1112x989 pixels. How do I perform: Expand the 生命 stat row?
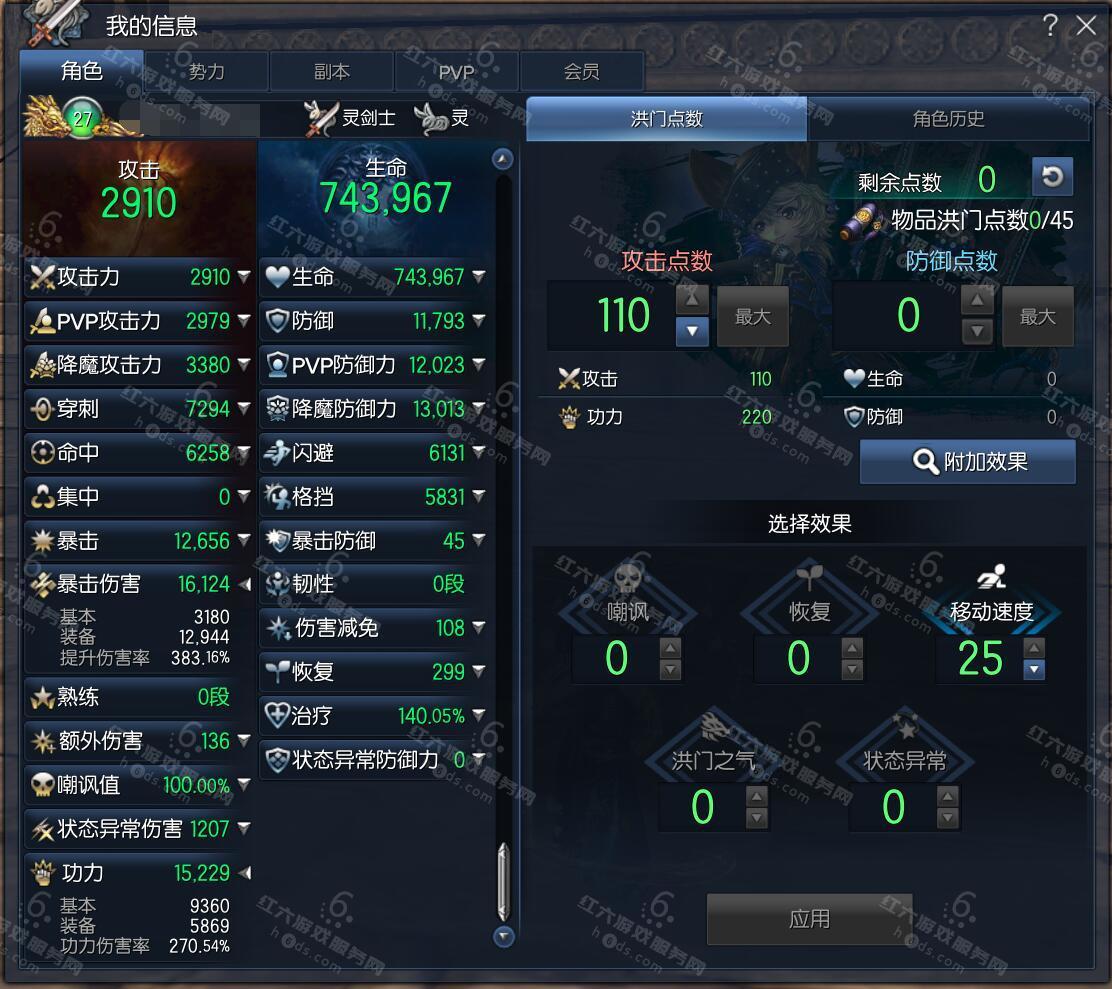(479, 277)
